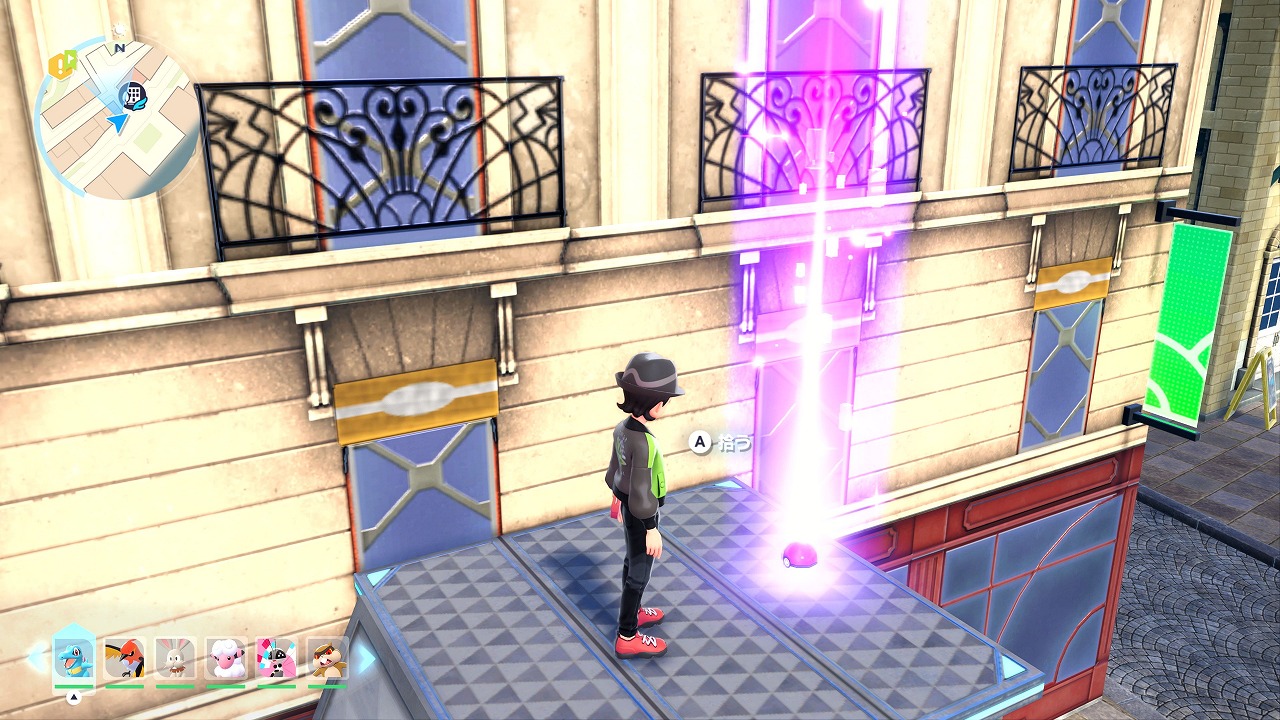
Task: Select Totodile, the lead party Pokémon
Action: coord(74,657)
